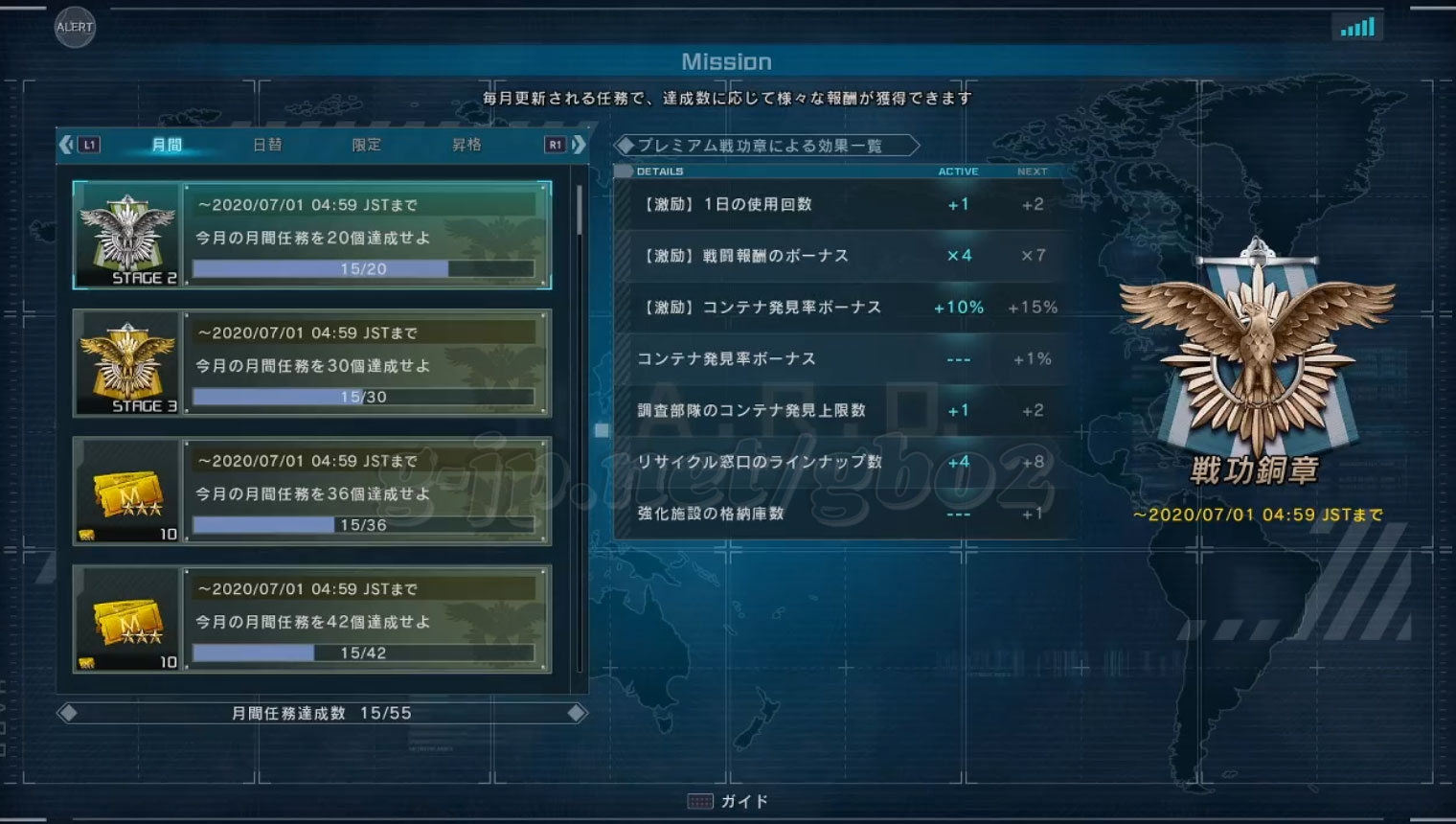1456x824 pixels.
Task: Click the right arrow beside the tabs
Action: pos(579,145)
